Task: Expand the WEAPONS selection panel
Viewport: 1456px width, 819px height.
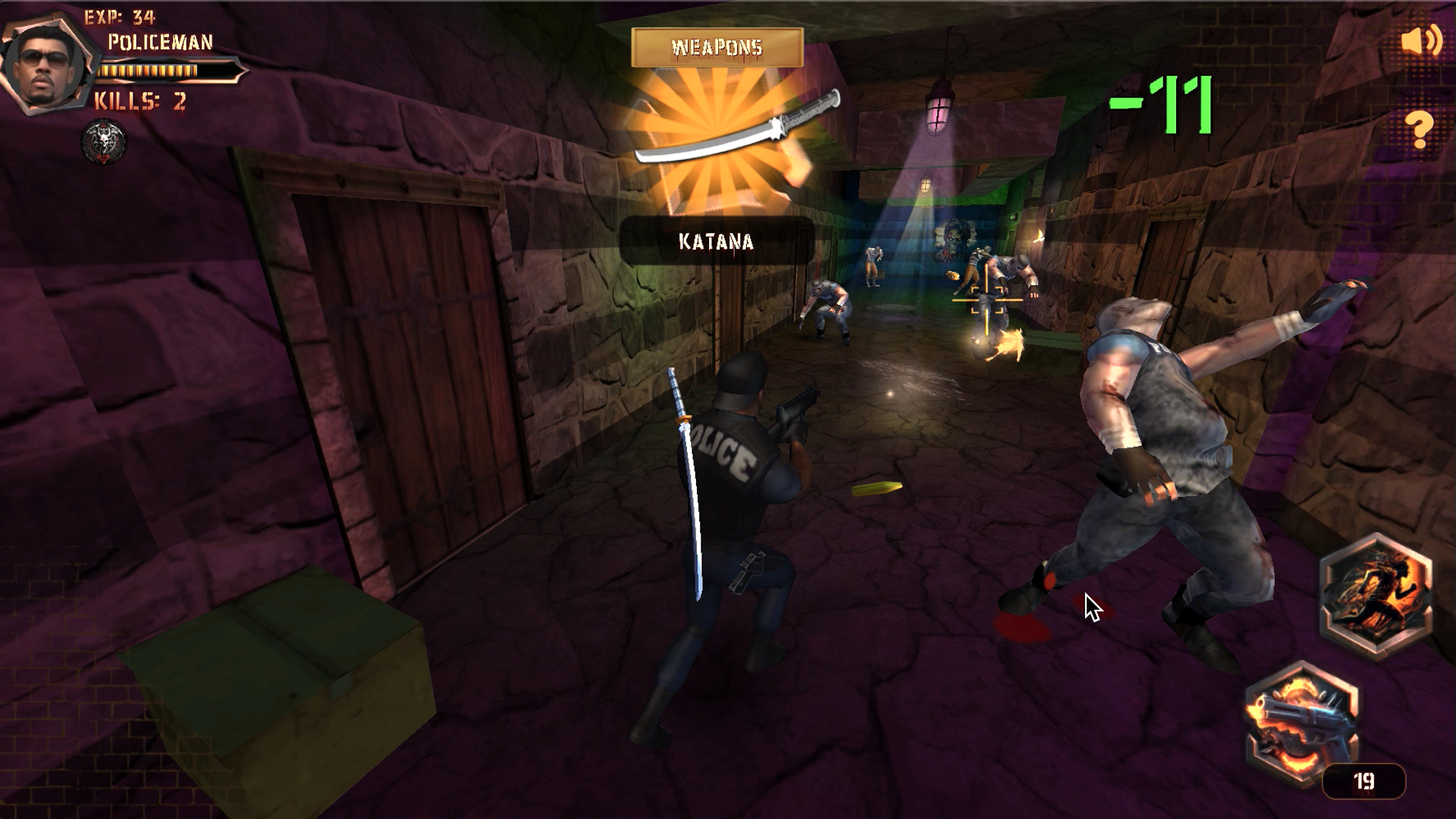Action: click(x=716, y=47)
